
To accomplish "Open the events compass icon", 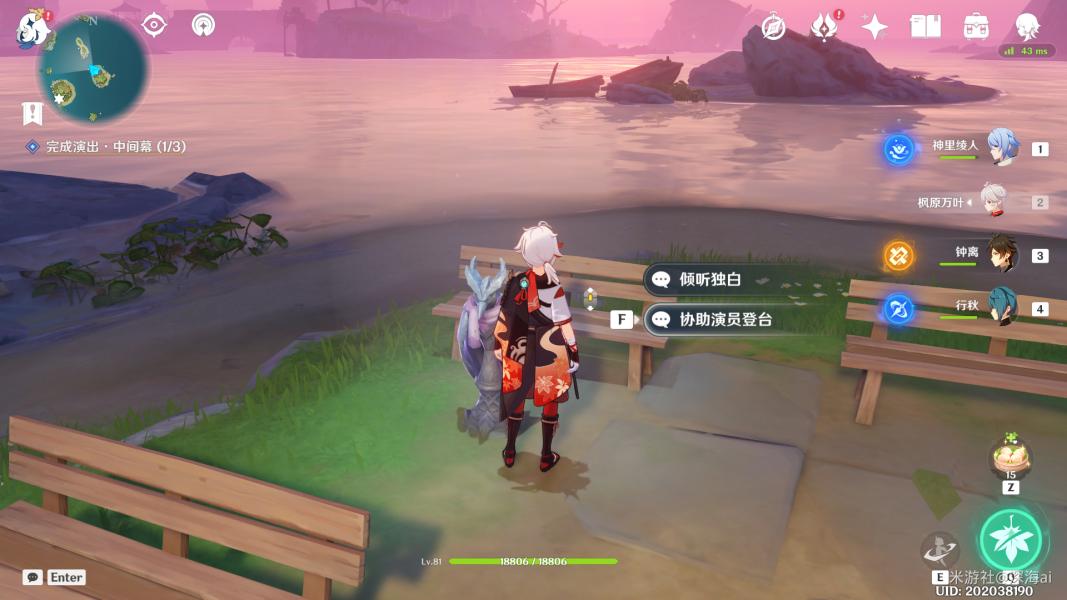I will coord(773,27).
